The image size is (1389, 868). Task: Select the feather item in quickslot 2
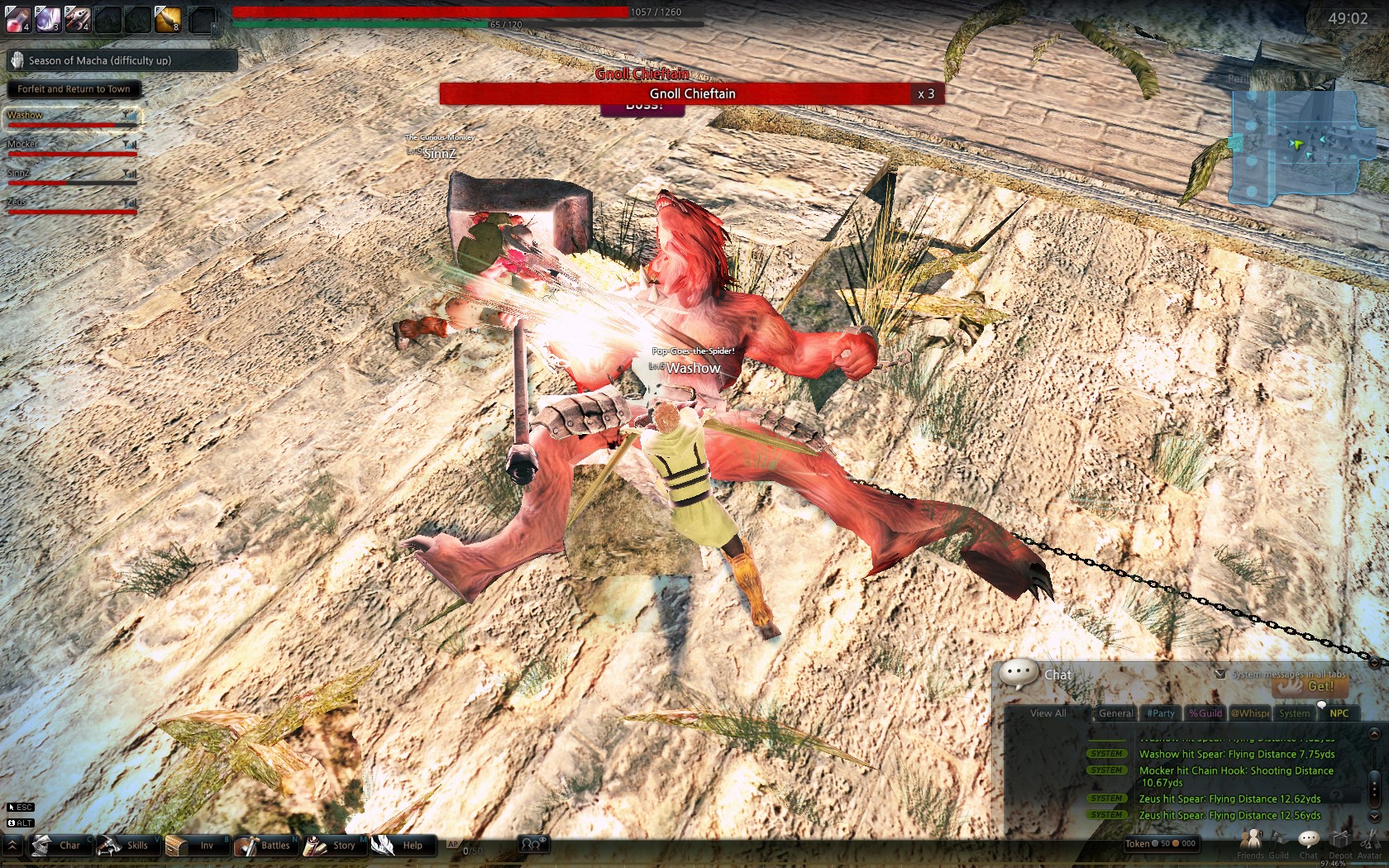[47, 18]
